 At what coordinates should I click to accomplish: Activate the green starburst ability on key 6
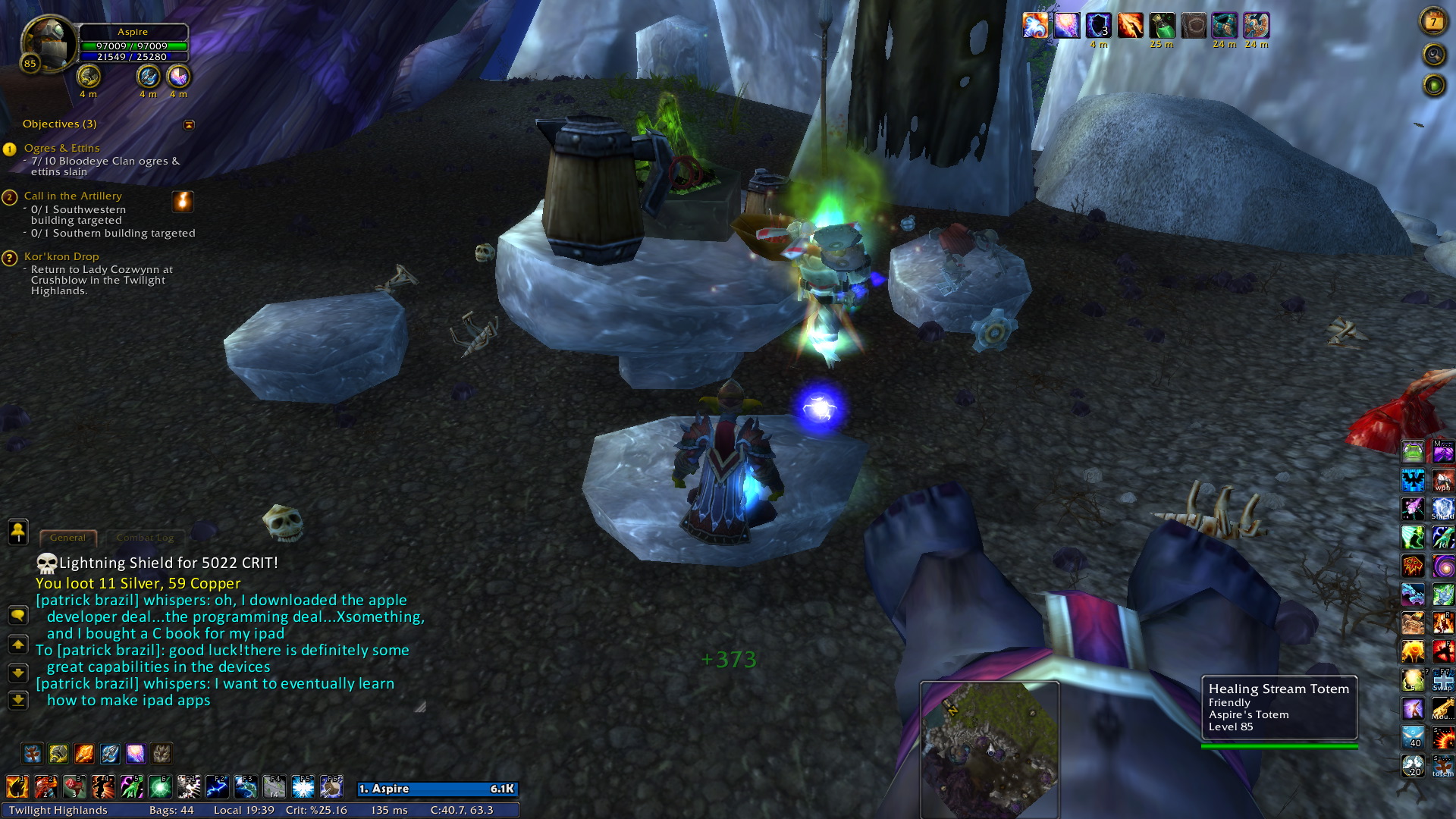160,787
